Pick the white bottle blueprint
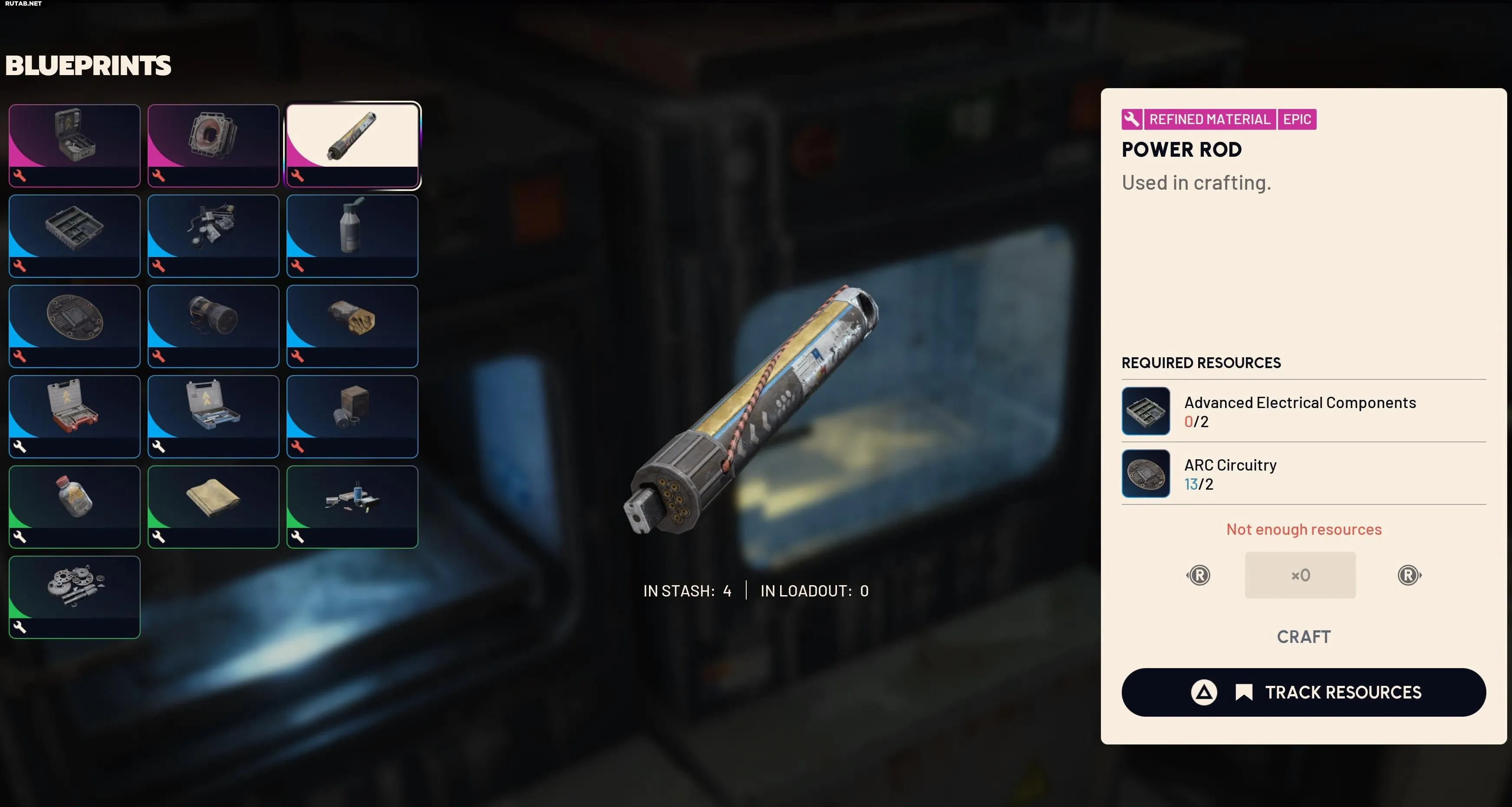1512x807 pixels. [352, 235]
